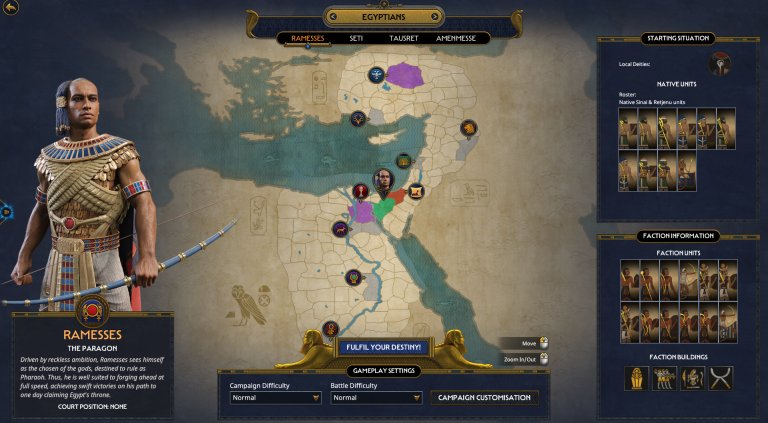The height and width of the screenshot is (423, 768).
Task: Select the leader portrait marker on the map
Action: point(384,180)
